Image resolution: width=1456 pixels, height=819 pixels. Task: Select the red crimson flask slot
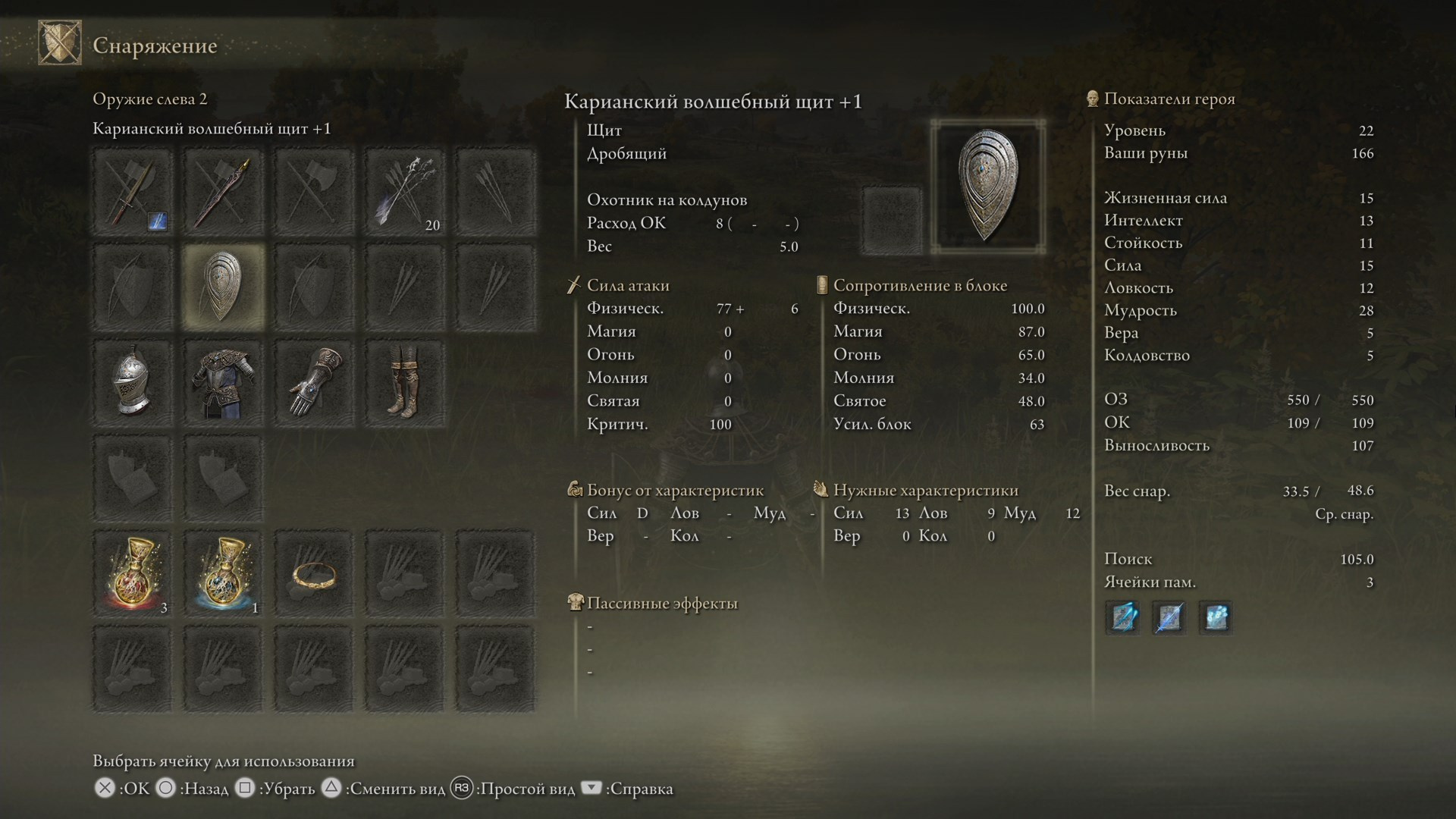[133, 573]
